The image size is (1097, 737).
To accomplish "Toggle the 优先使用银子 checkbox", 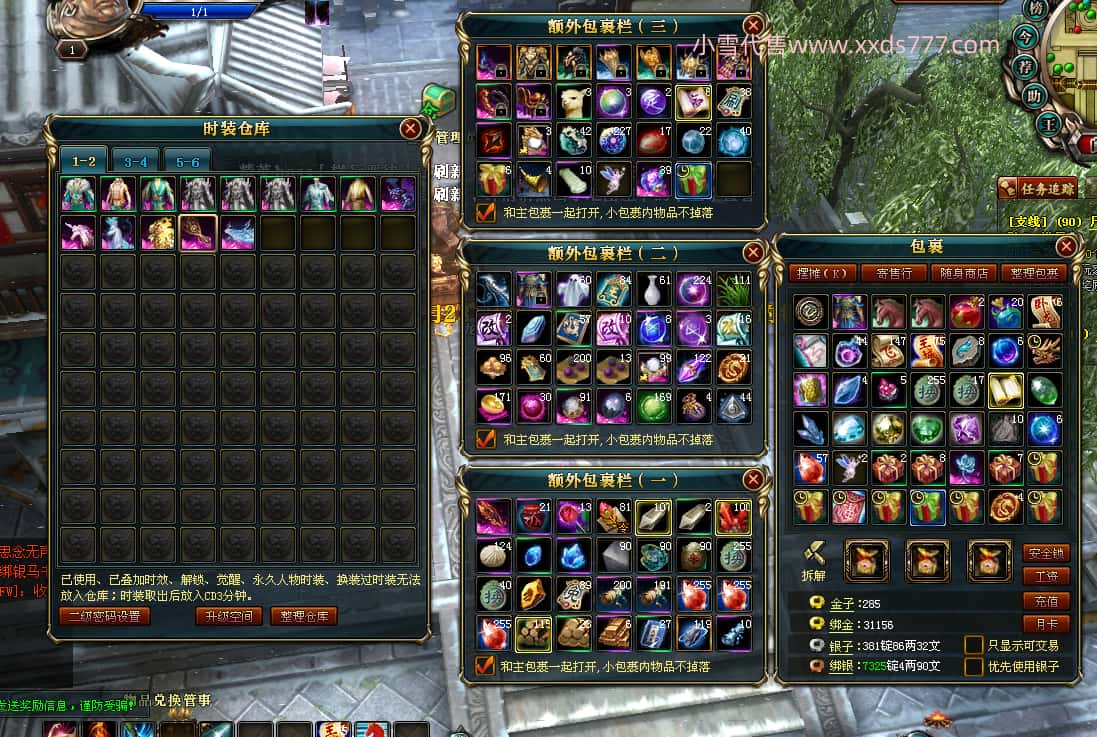I will [x=973, y=666].
